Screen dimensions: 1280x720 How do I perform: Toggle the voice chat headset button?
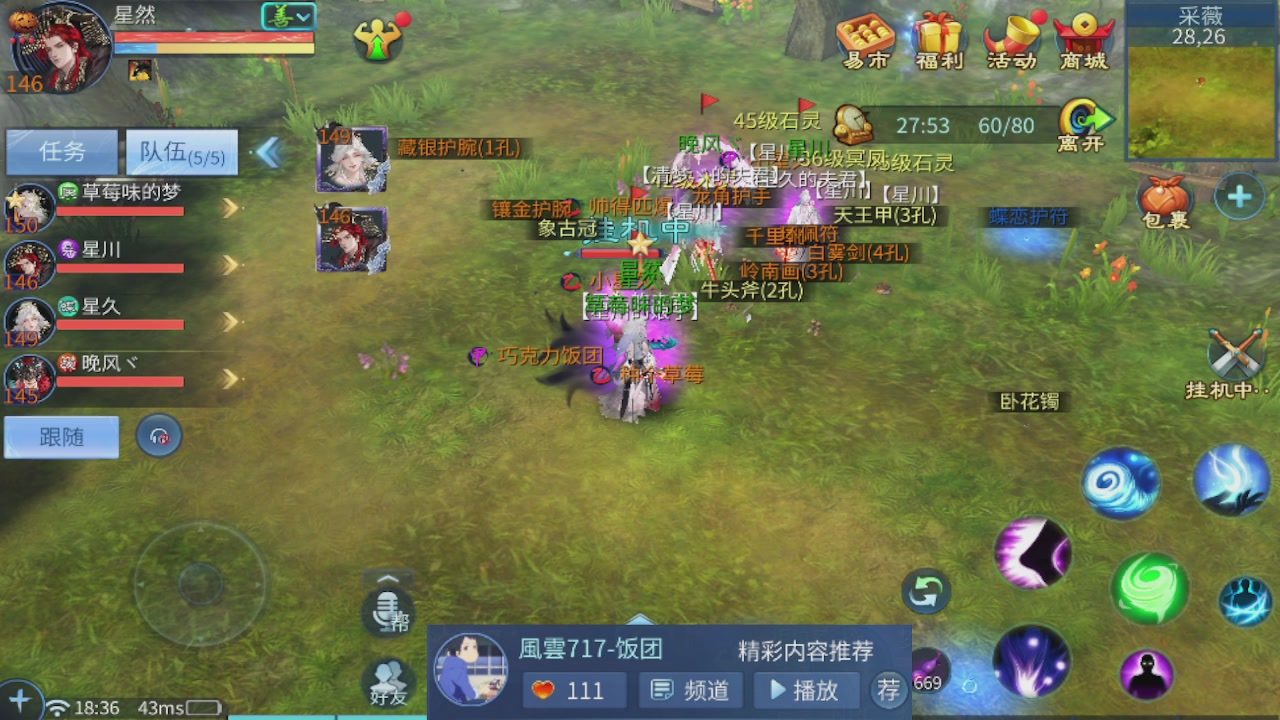point(159,437)
